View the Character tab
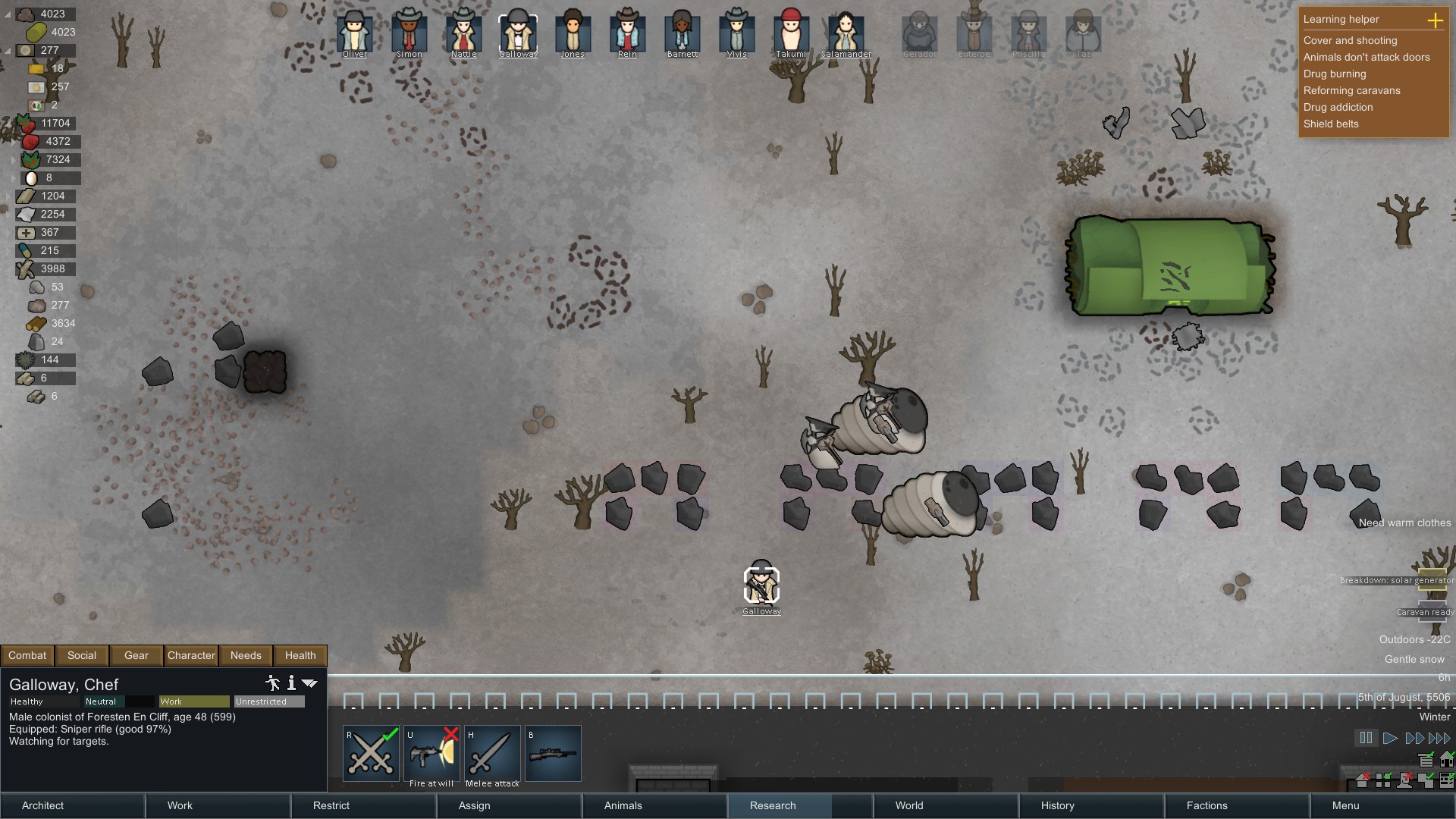This screenshot has width=1456, height=819. coord(191,655)
